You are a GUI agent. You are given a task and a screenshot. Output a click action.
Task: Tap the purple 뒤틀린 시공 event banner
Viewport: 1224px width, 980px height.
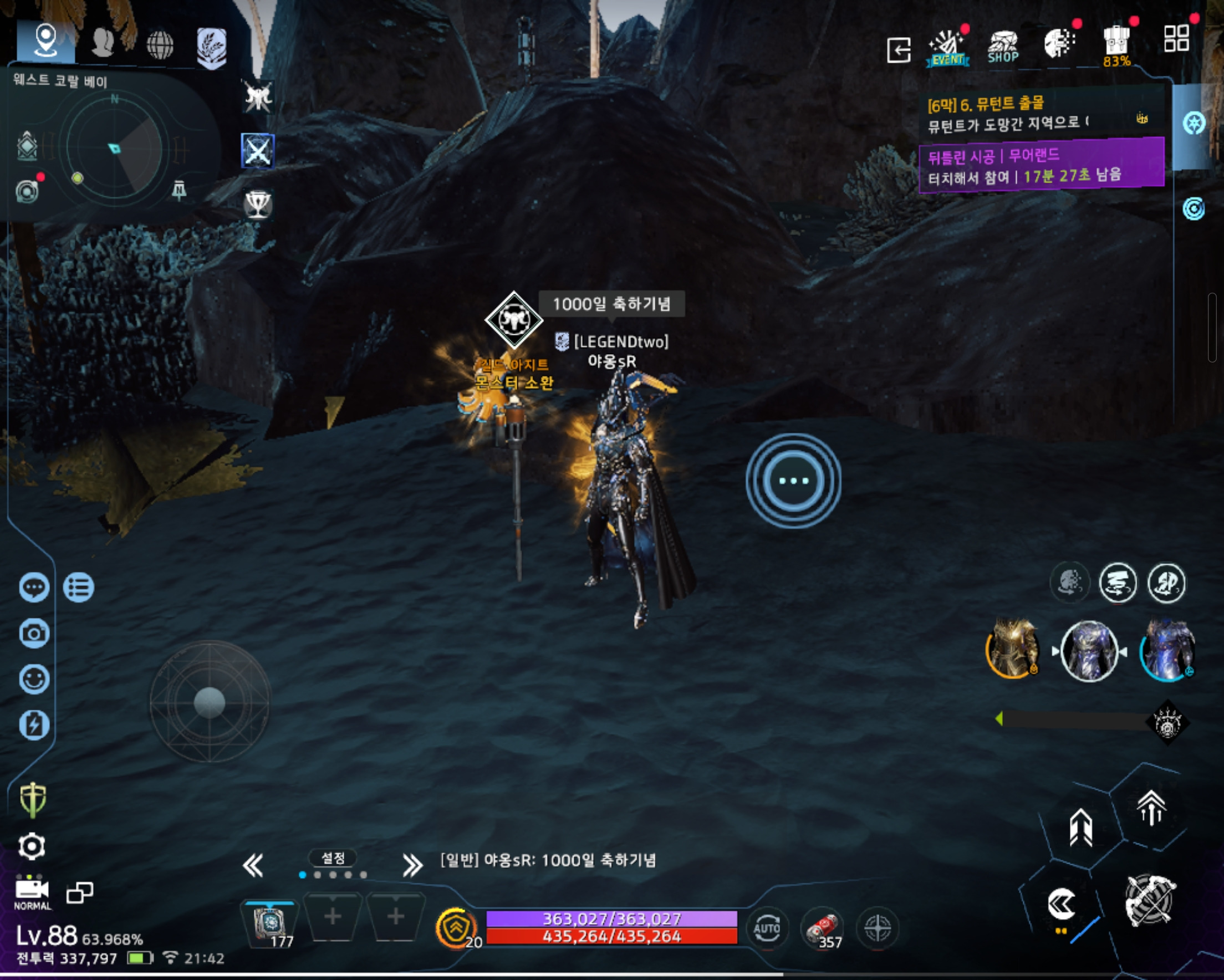click(x=1040, y=165)
